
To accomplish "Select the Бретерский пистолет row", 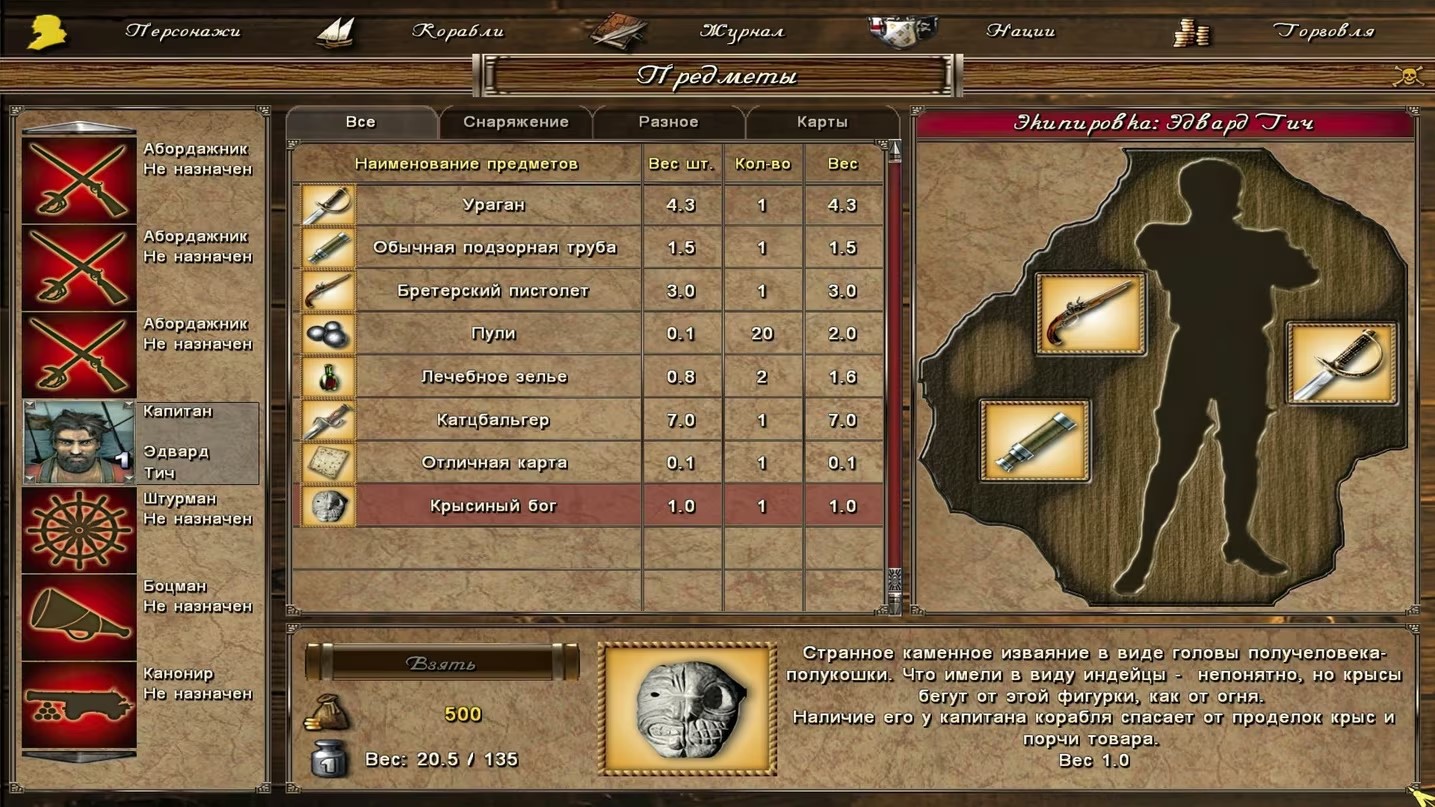I will point(493,291).
